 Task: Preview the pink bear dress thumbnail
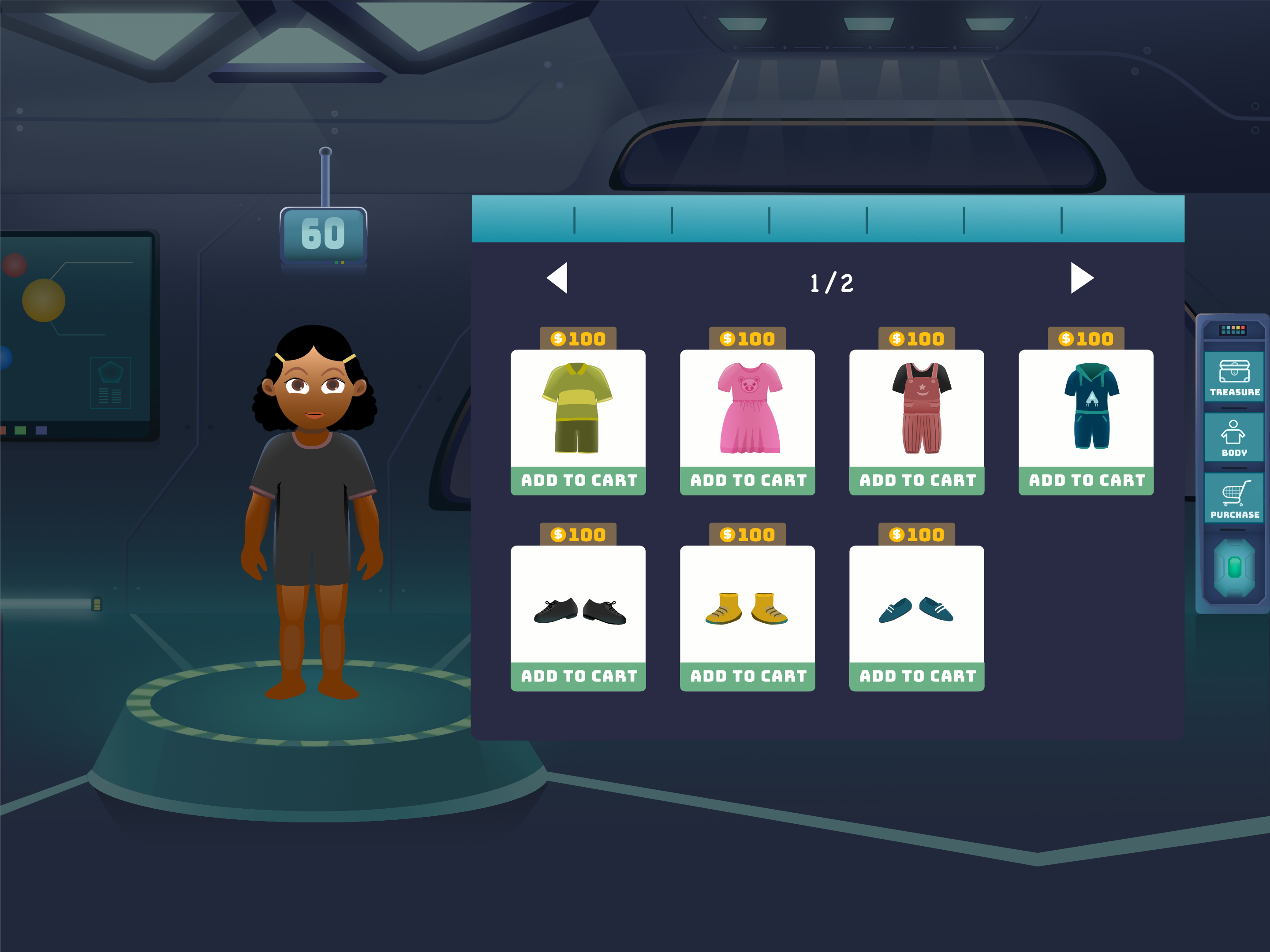747,408
